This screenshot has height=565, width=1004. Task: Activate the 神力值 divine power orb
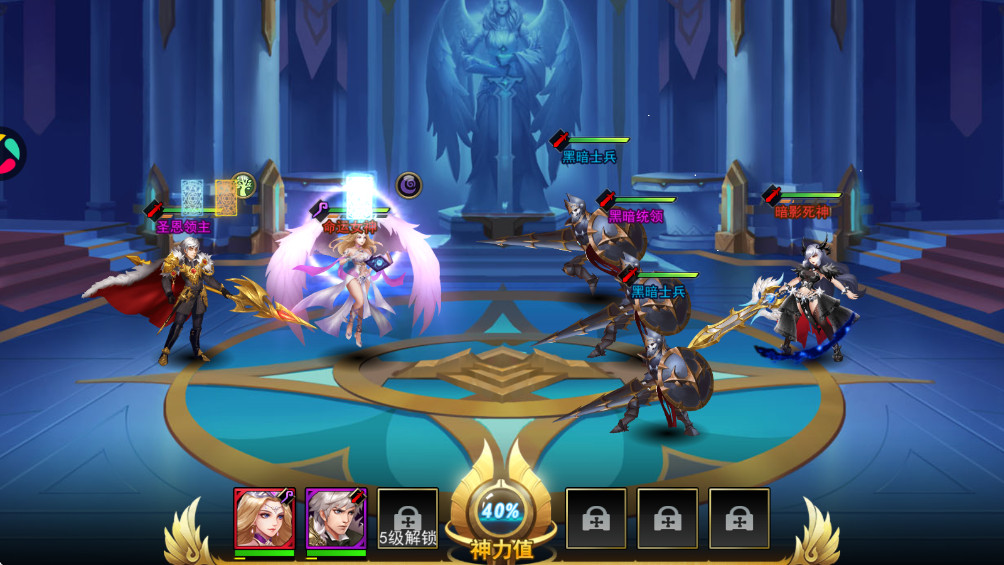(501, 512)
